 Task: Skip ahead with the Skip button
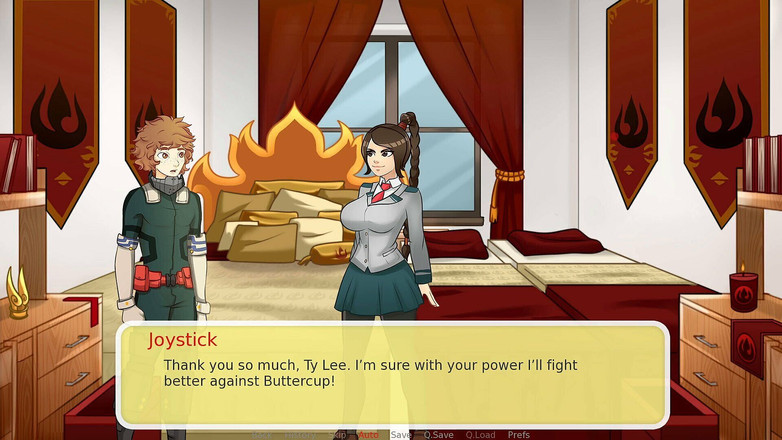[340, 435]
